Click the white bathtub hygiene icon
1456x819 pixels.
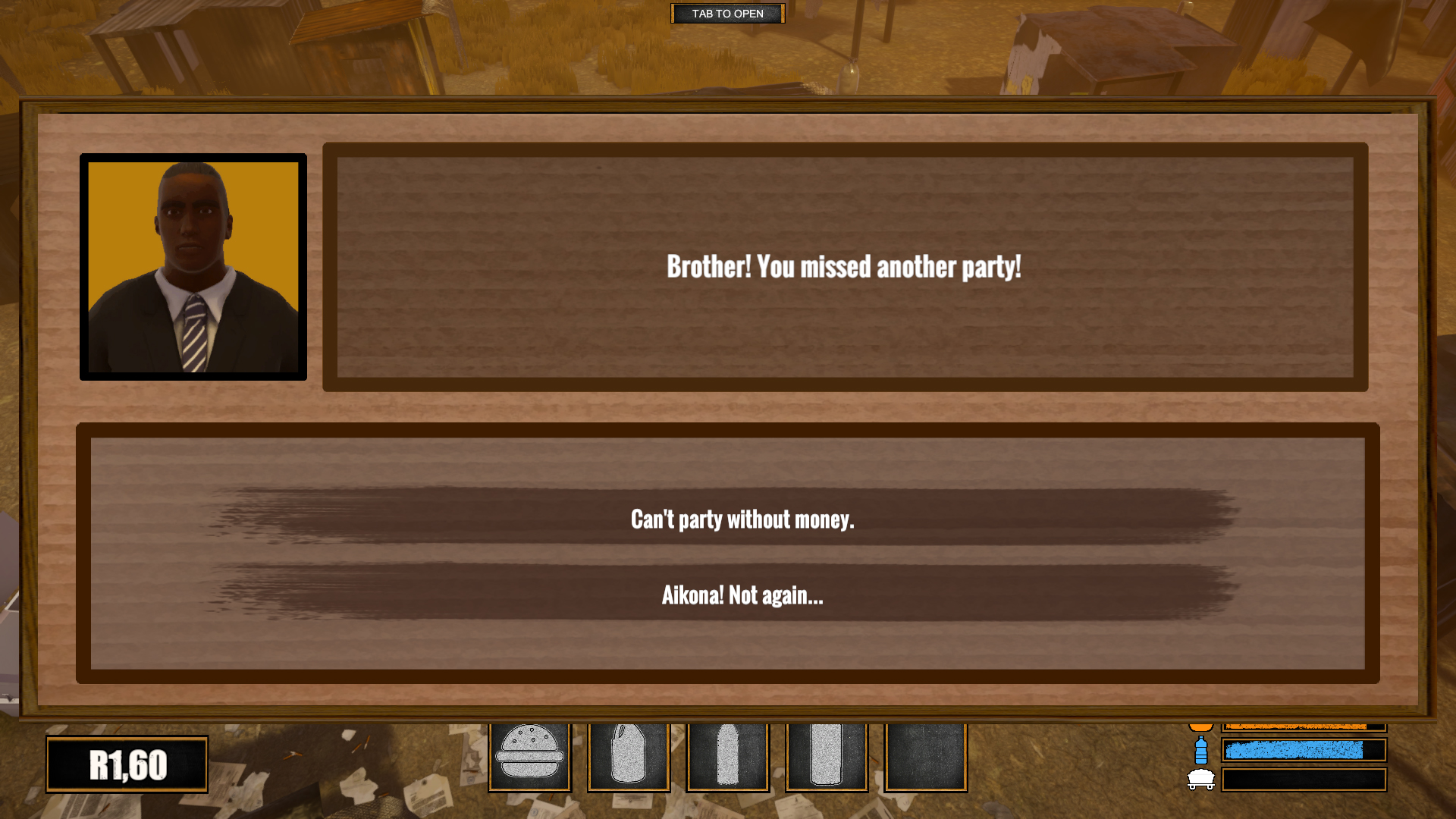[1200, 781]
